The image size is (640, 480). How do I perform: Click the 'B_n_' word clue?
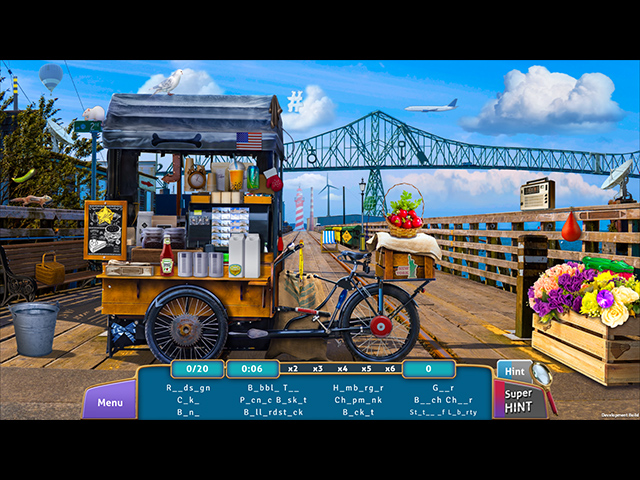pyautogui.click(x=188, y=412)
